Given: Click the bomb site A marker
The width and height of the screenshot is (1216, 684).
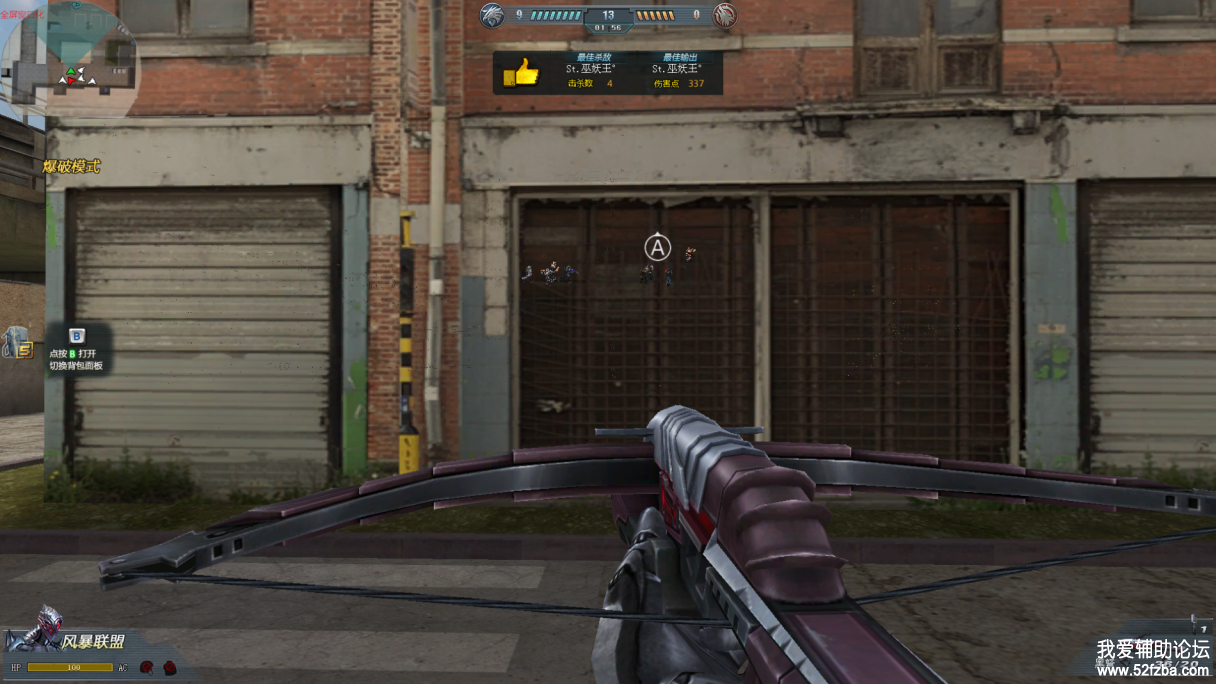Looking at the screenshot, I should pyautogui.click(x=657, y=246).
